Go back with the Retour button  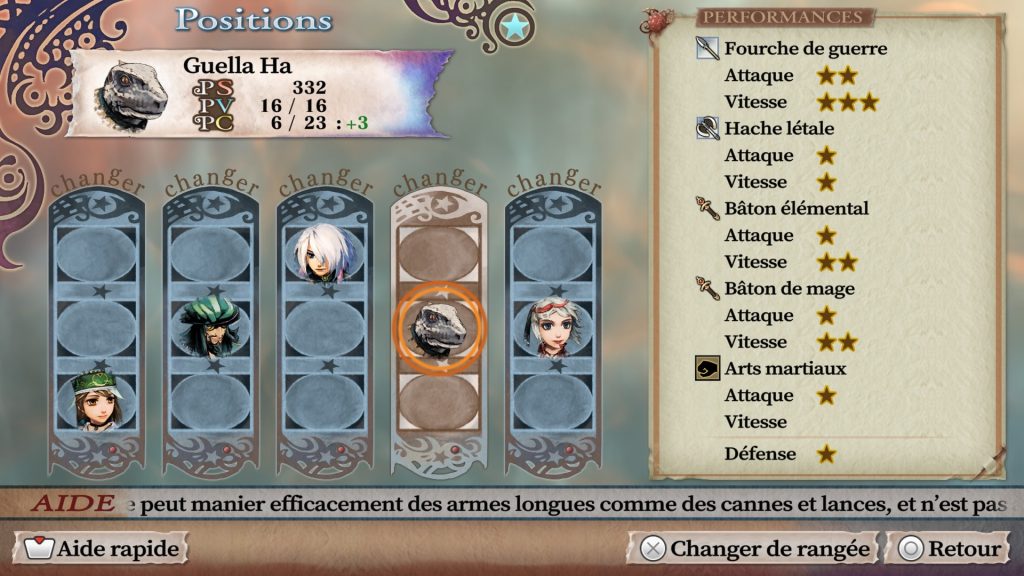[950, 548]
